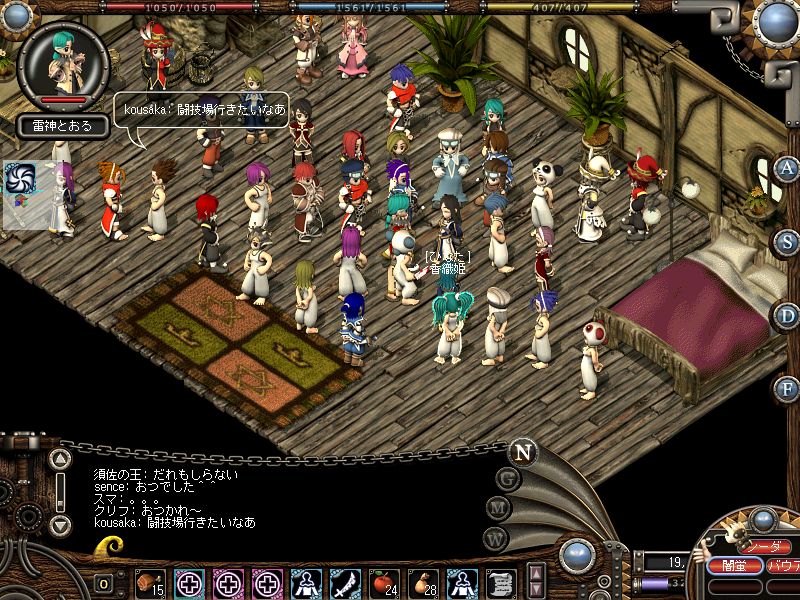Click the swirl buff icon
Viewport: 800px width, 600px height.
pos(20,179)
